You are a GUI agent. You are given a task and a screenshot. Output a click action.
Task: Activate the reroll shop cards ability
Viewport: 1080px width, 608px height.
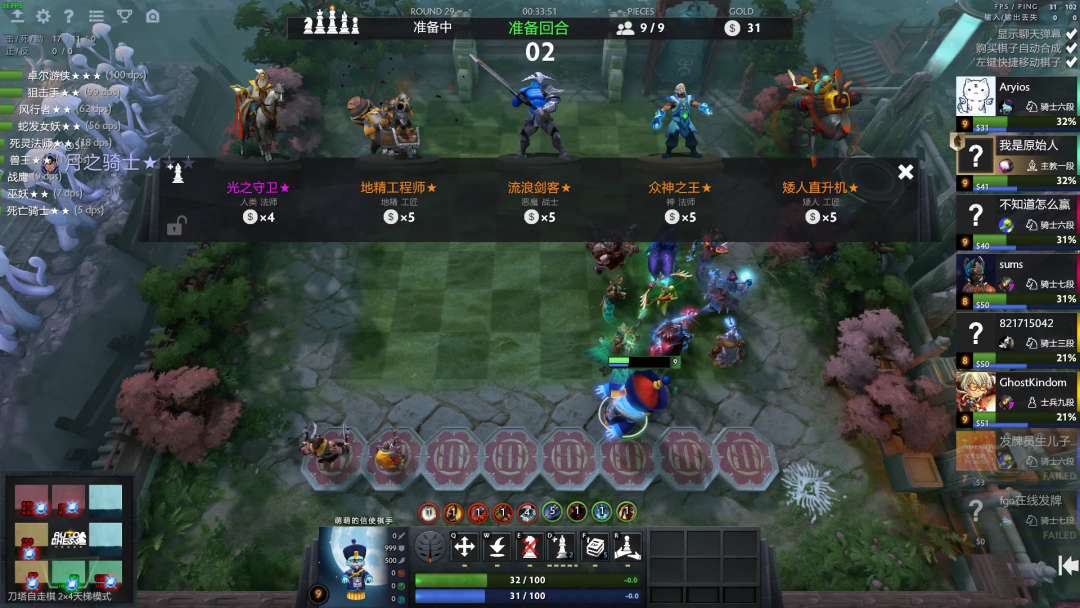pos(597,547)
